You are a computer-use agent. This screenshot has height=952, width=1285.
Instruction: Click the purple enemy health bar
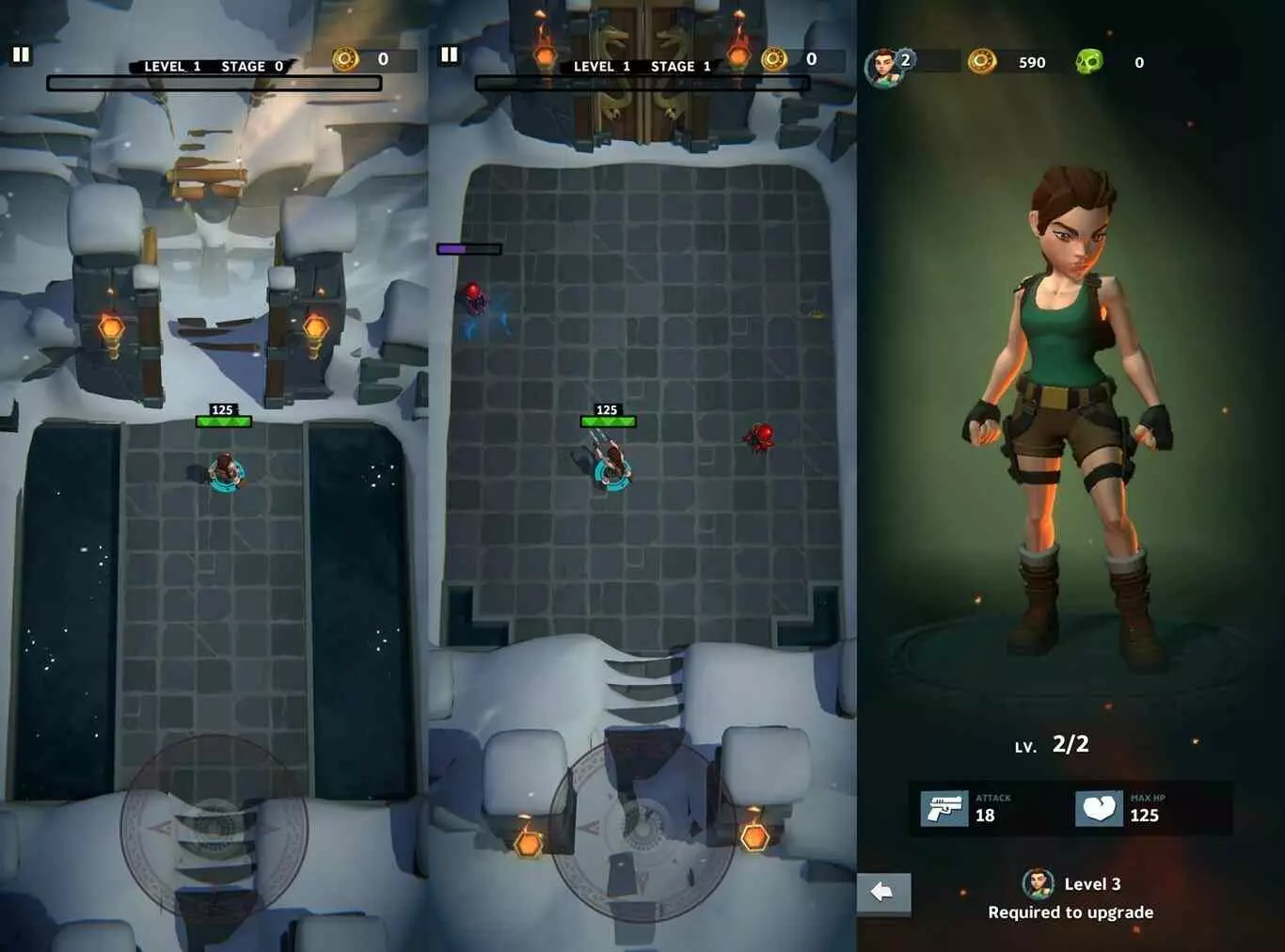tap(468, 248)
